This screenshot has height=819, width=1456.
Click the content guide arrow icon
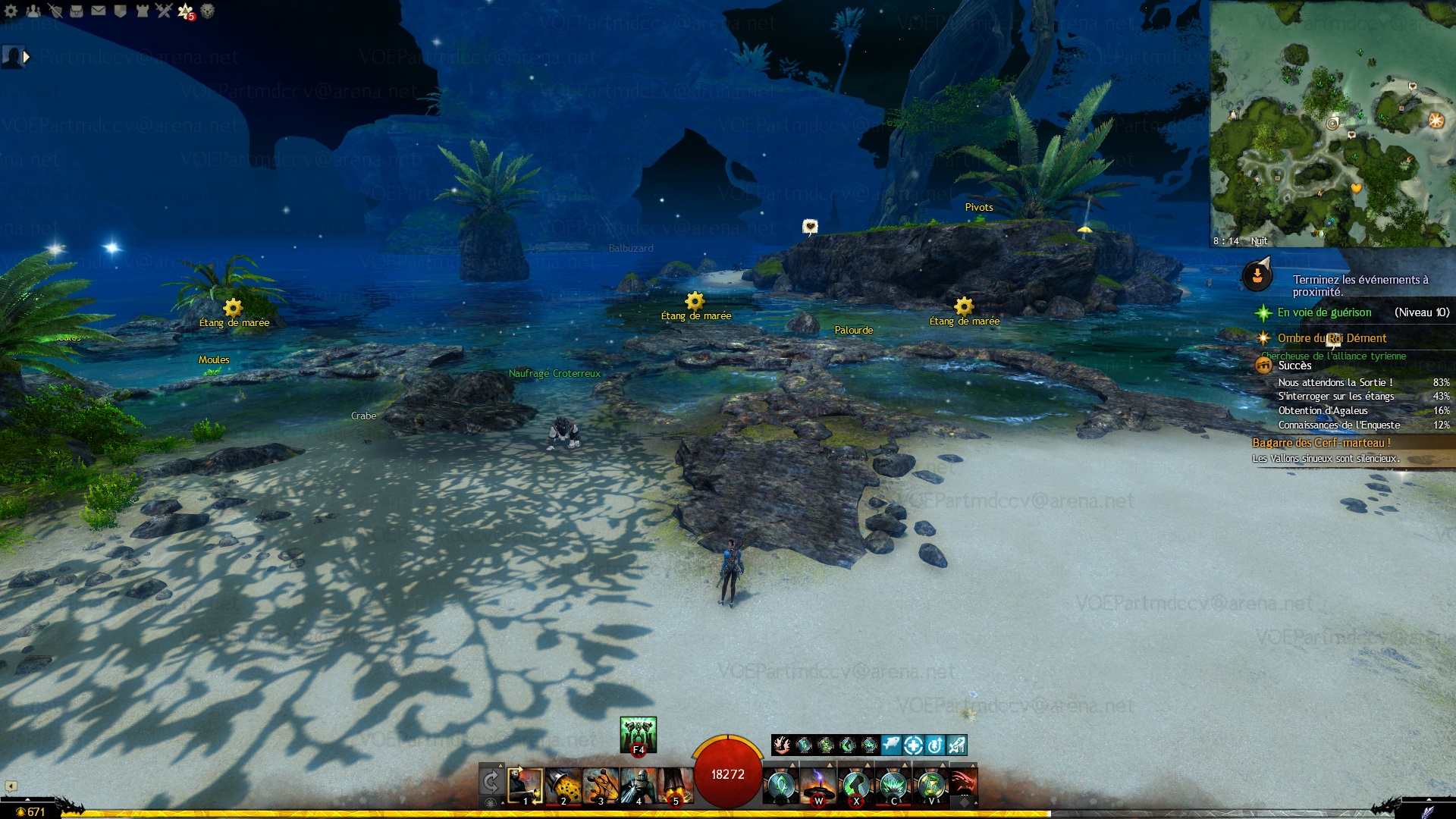click(1257, 275)
